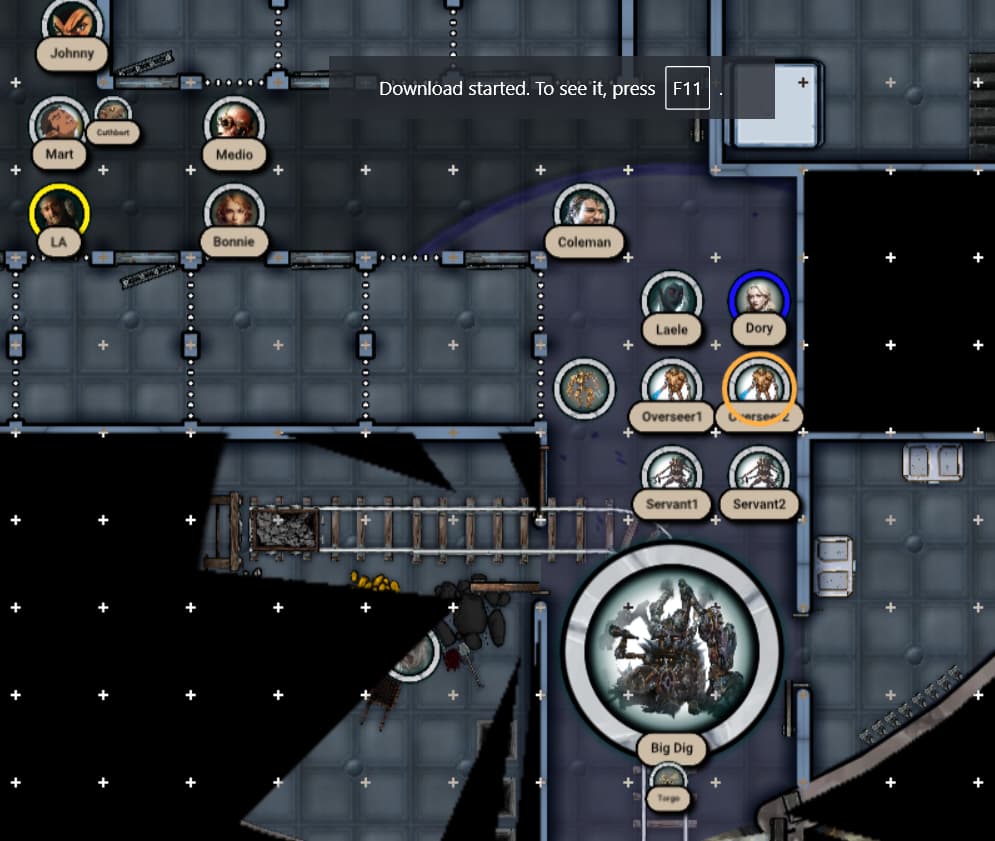Select the Laele token

672,298
